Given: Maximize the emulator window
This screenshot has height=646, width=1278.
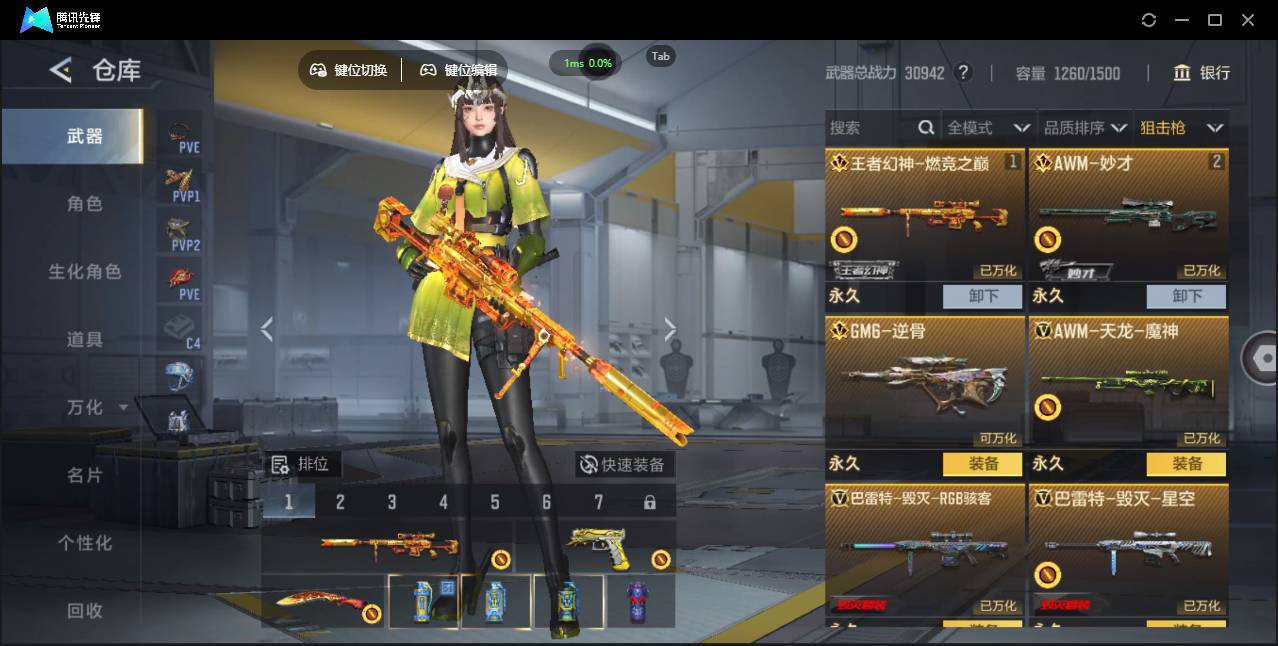Looking at the screenshot, I should [x=1215, y=20].
